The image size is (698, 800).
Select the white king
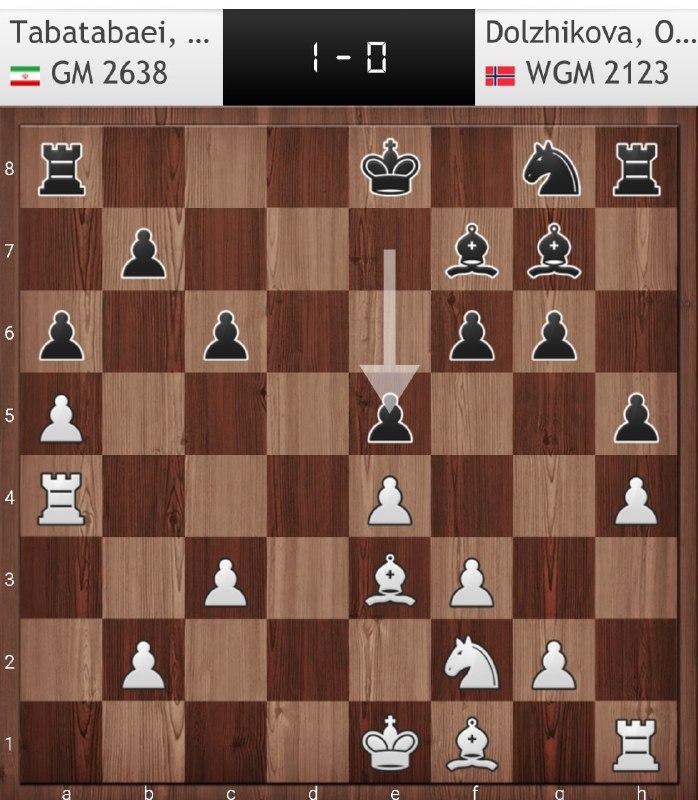coord(390,745)
